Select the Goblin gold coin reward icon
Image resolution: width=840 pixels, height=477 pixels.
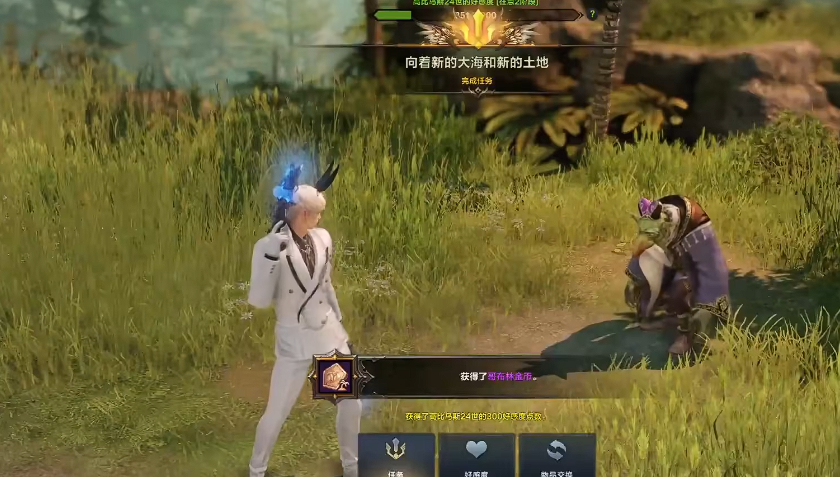[333, 377]
